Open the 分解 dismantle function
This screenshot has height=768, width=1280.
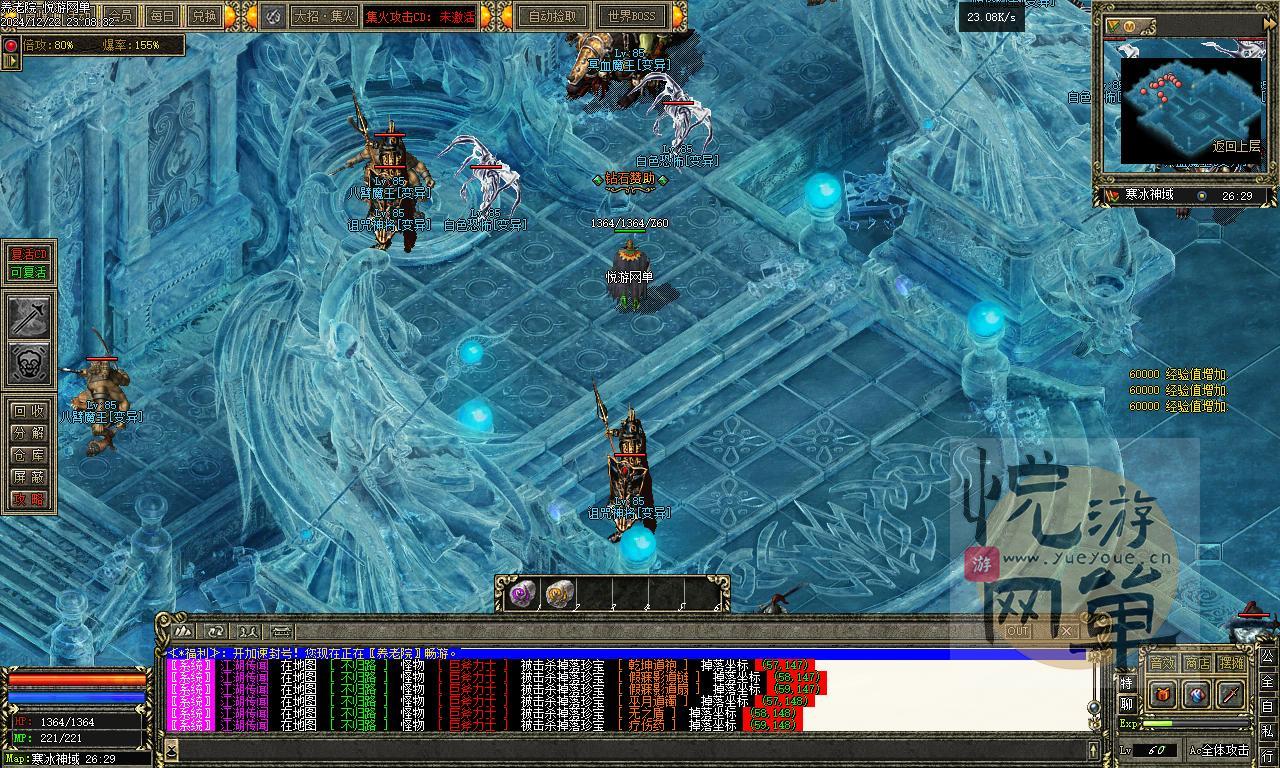point(28,433)
